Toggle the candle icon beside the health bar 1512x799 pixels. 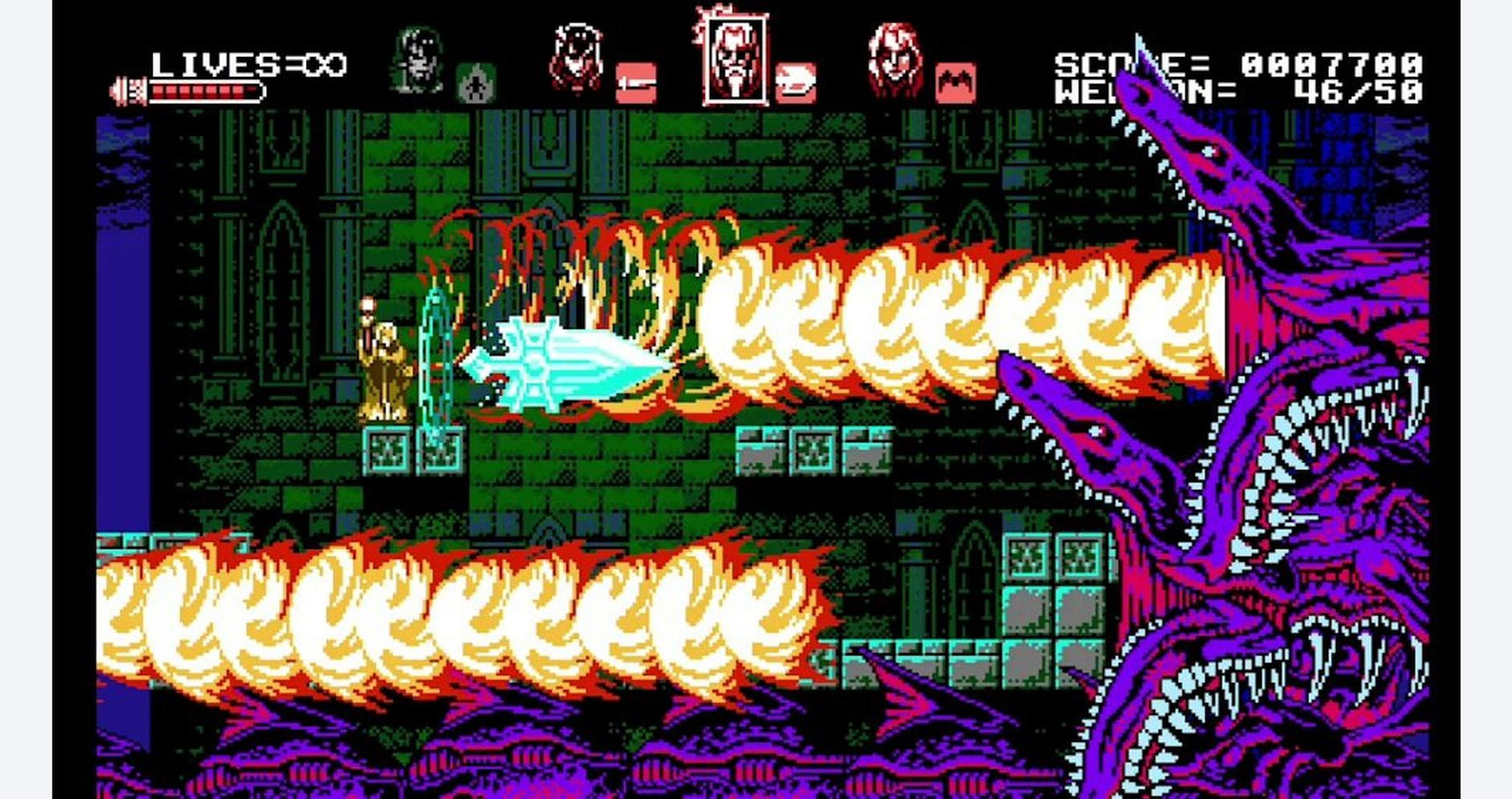[126, 88]
